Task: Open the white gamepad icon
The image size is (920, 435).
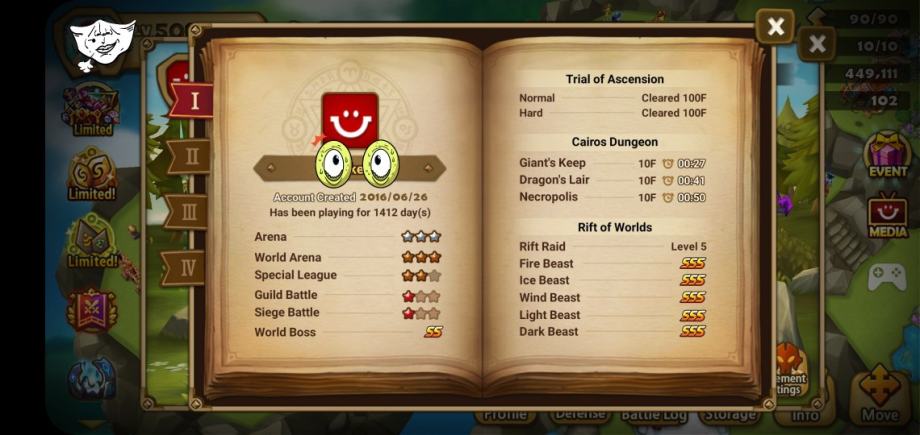Action: [x=886, y=277]
